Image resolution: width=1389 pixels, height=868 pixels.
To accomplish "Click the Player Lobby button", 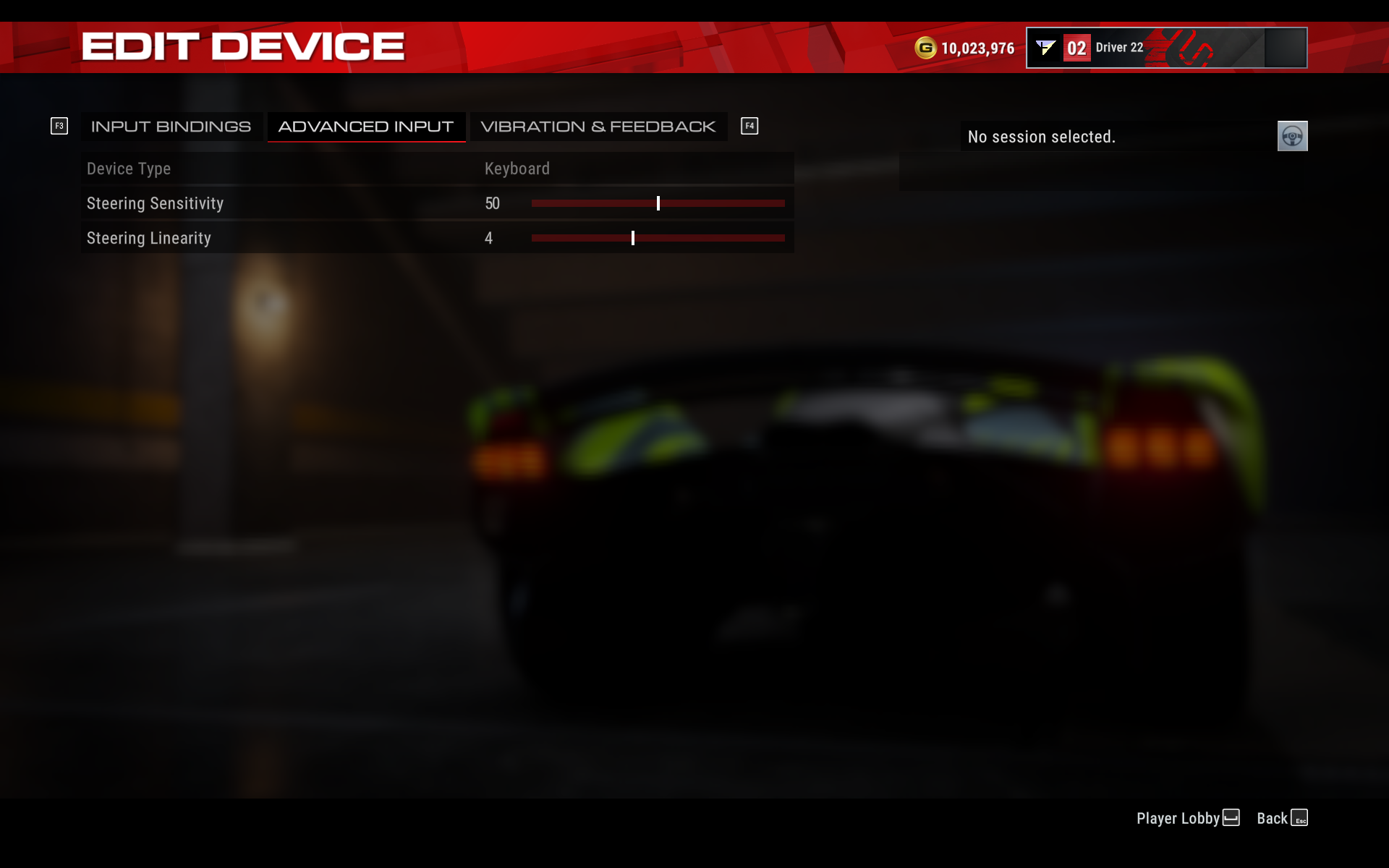I will click(x=1176, y=818).
